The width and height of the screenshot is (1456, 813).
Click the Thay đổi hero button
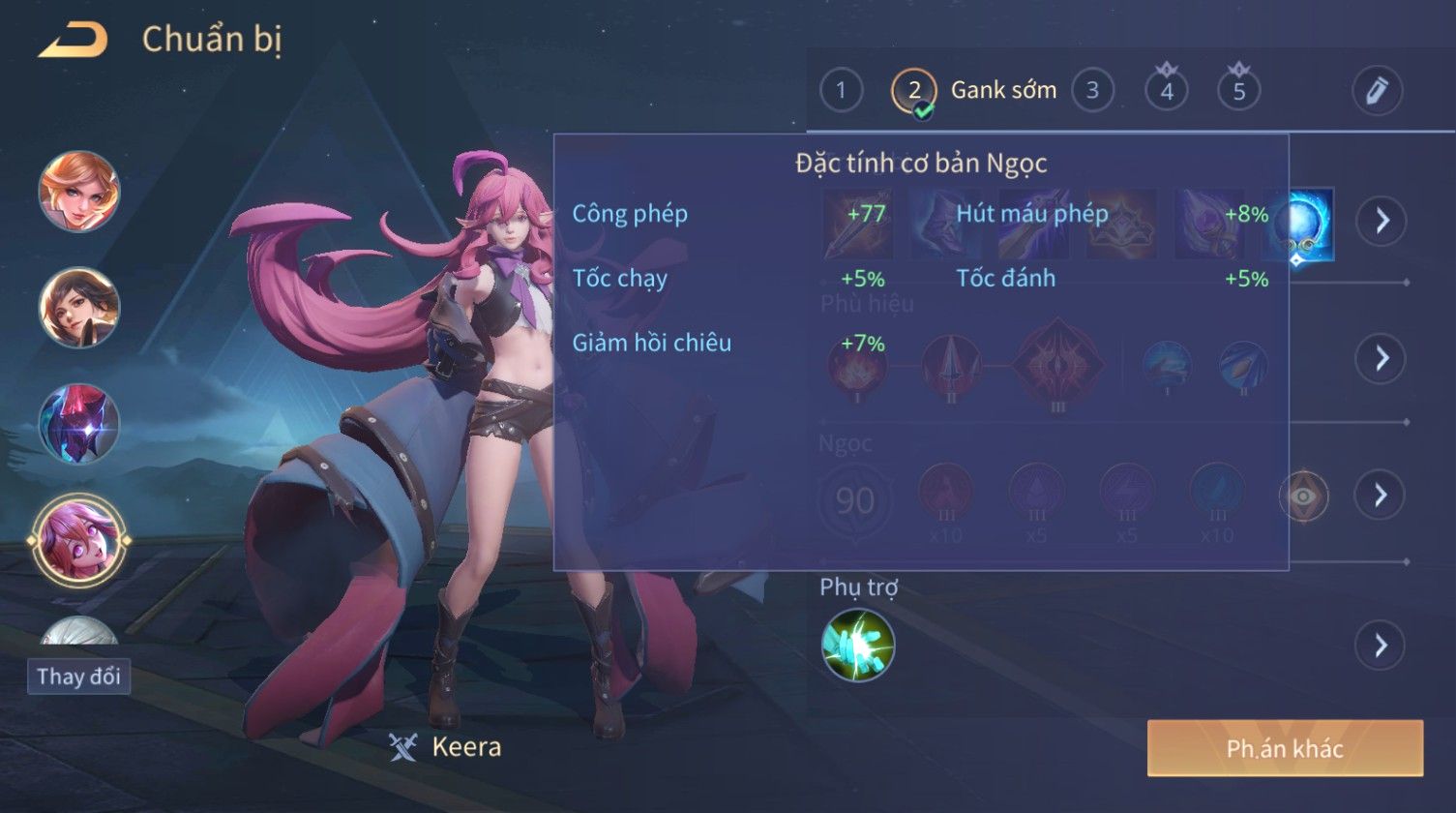78,676
